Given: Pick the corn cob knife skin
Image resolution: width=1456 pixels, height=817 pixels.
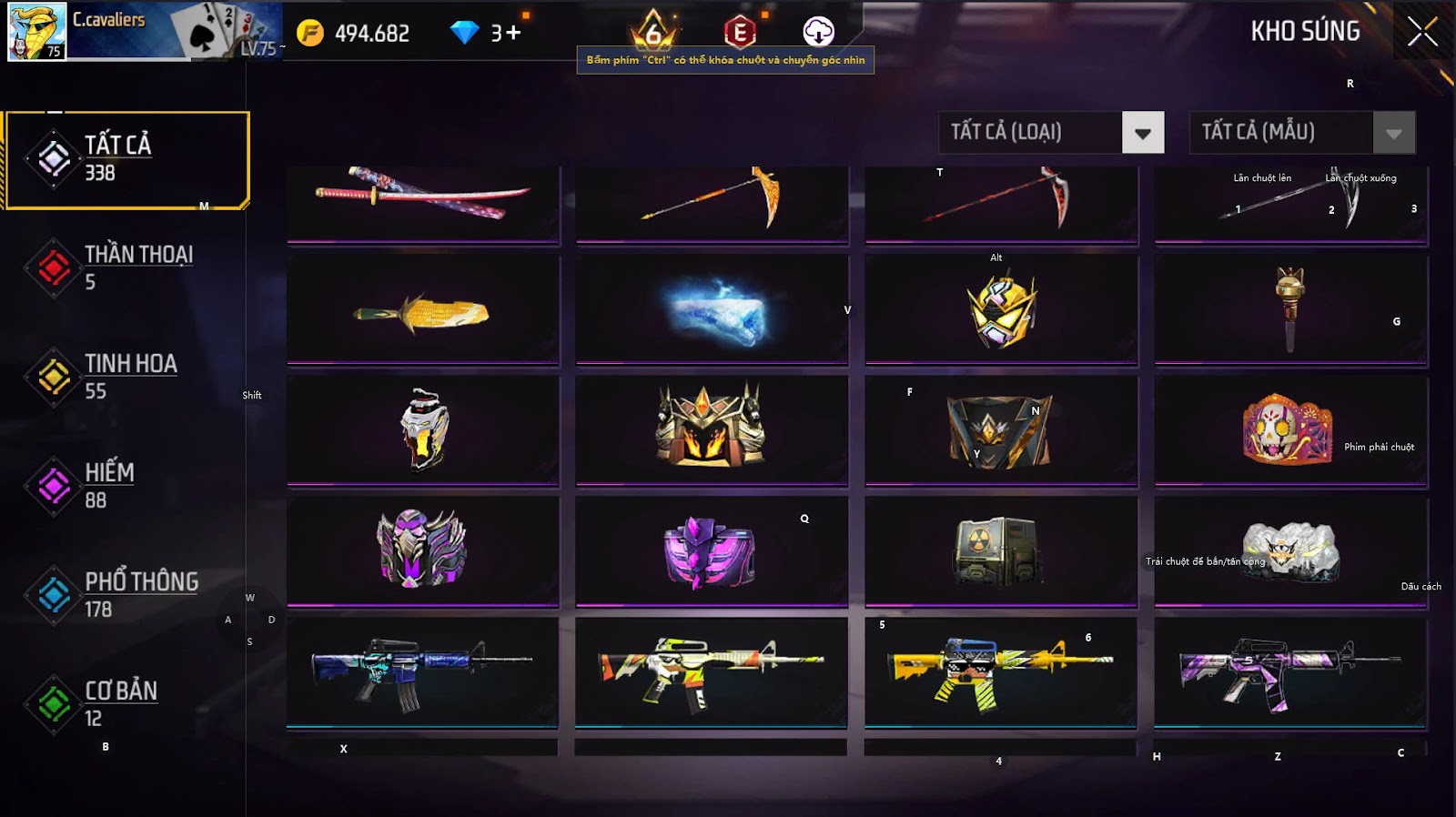Looking at the screenshot, I should (x=423, y=311).
